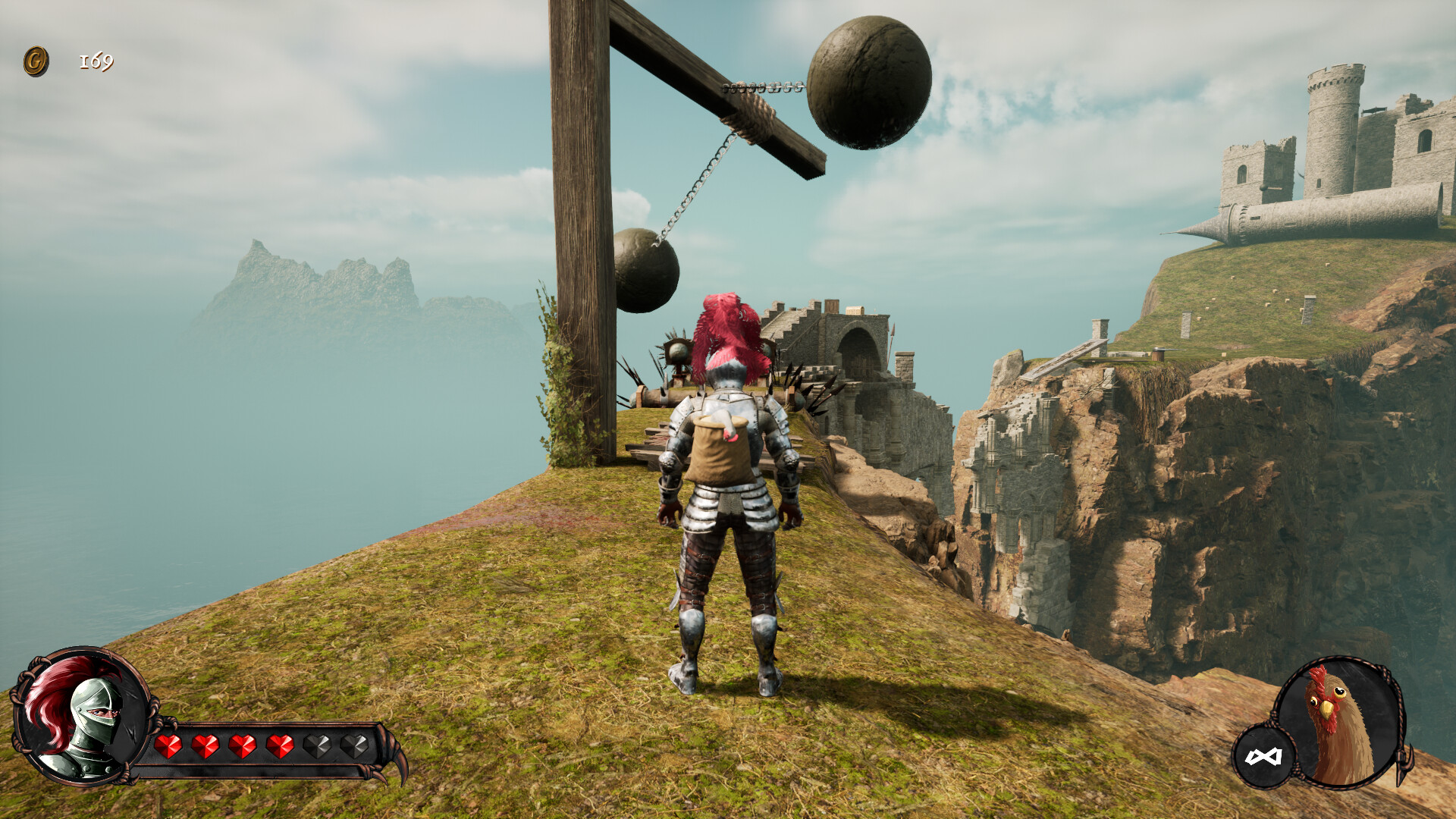Select the chicken companion portrait

[x=1342, y=722]
